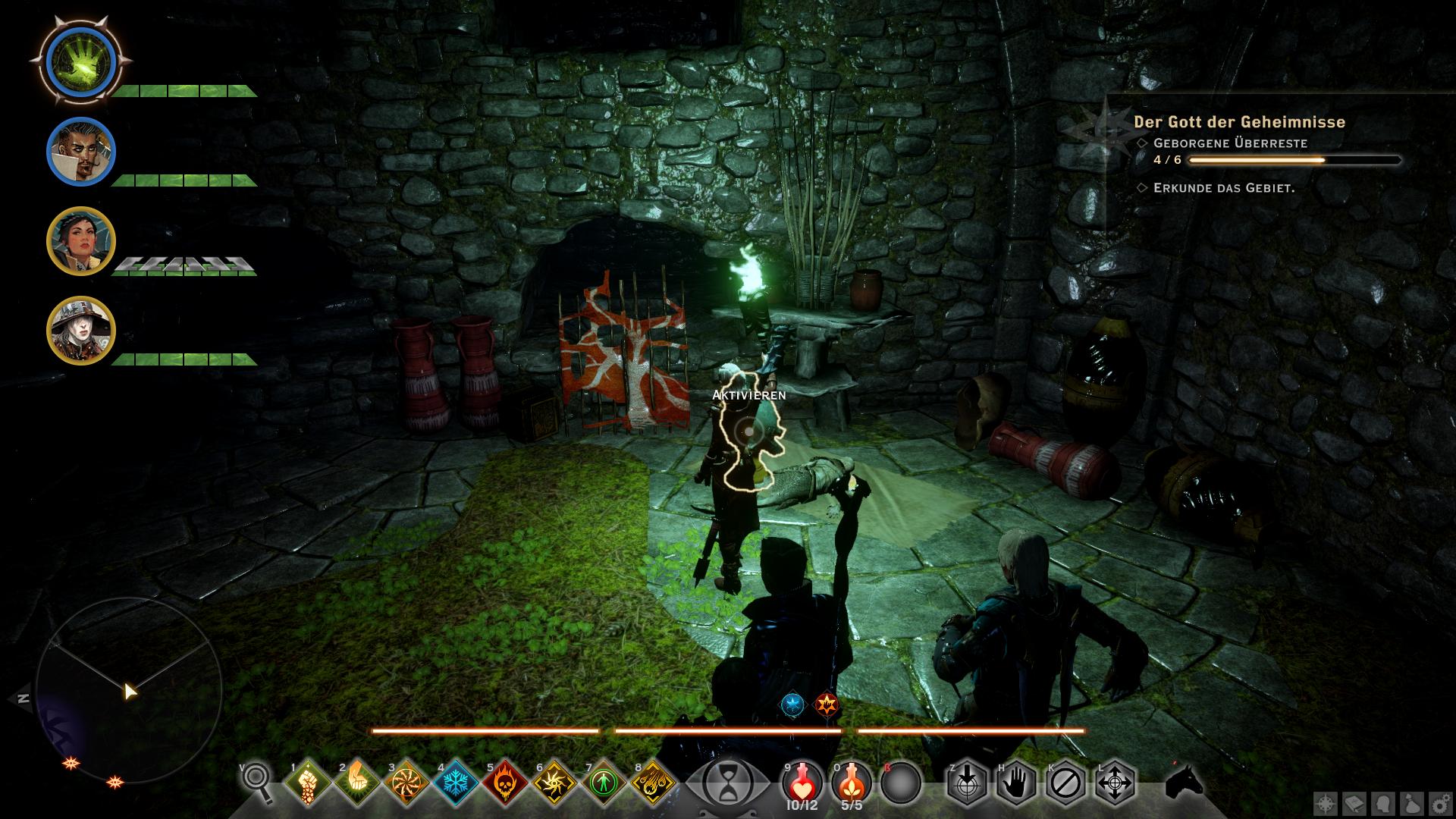Cast the falling meteors ability

[653, 782]
